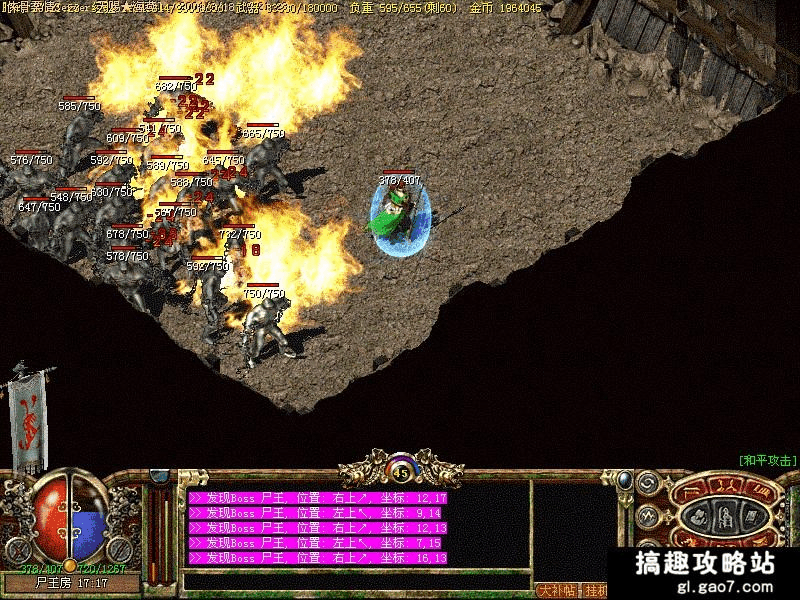Image resolution: width=800 pixels, height=600 pixels.
Task: Focus the chat input bar below messages
Action: (355, 579)
